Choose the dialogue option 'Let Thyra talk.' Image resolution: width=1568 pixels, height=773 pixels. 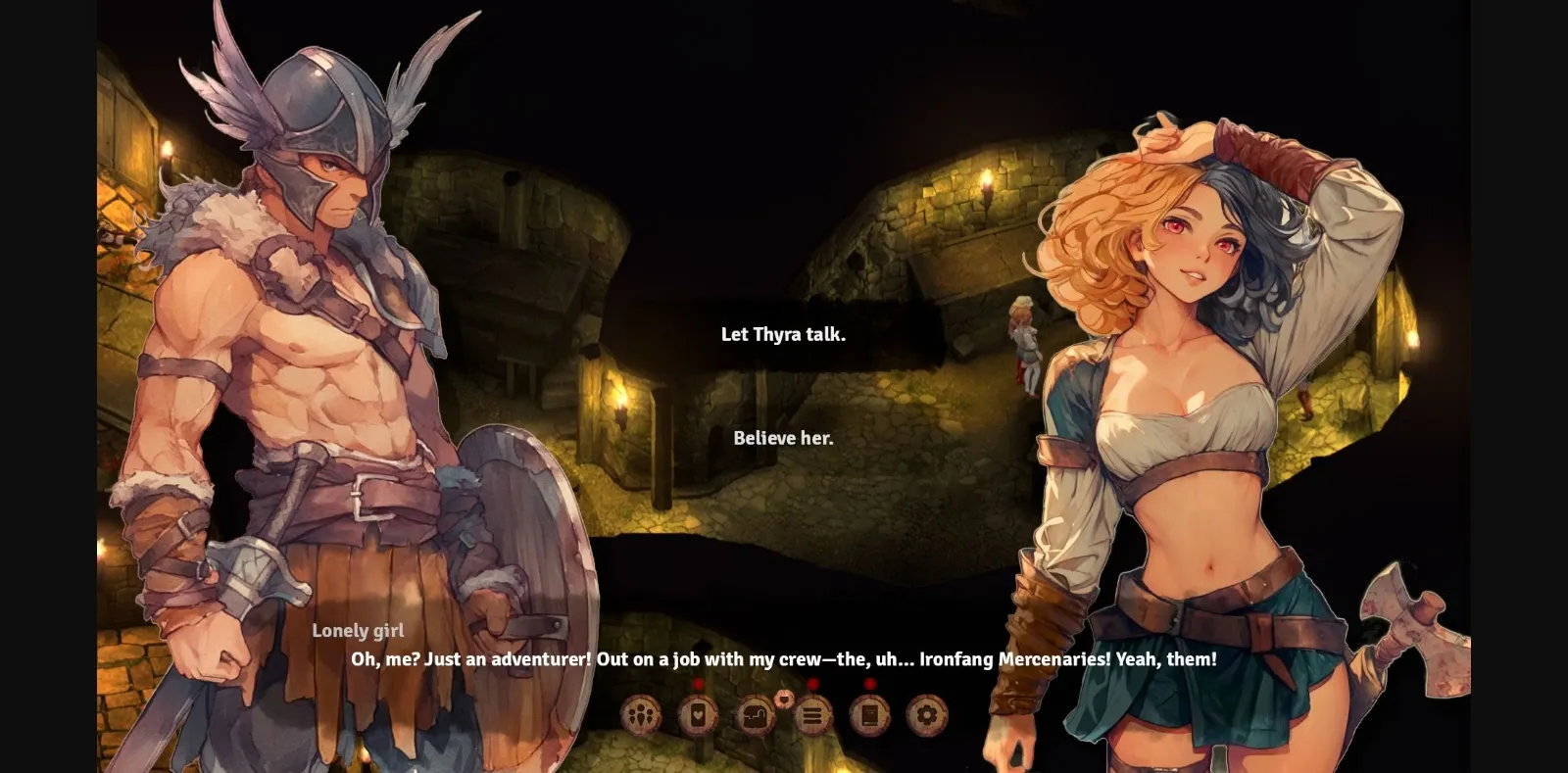pos(782,333)
